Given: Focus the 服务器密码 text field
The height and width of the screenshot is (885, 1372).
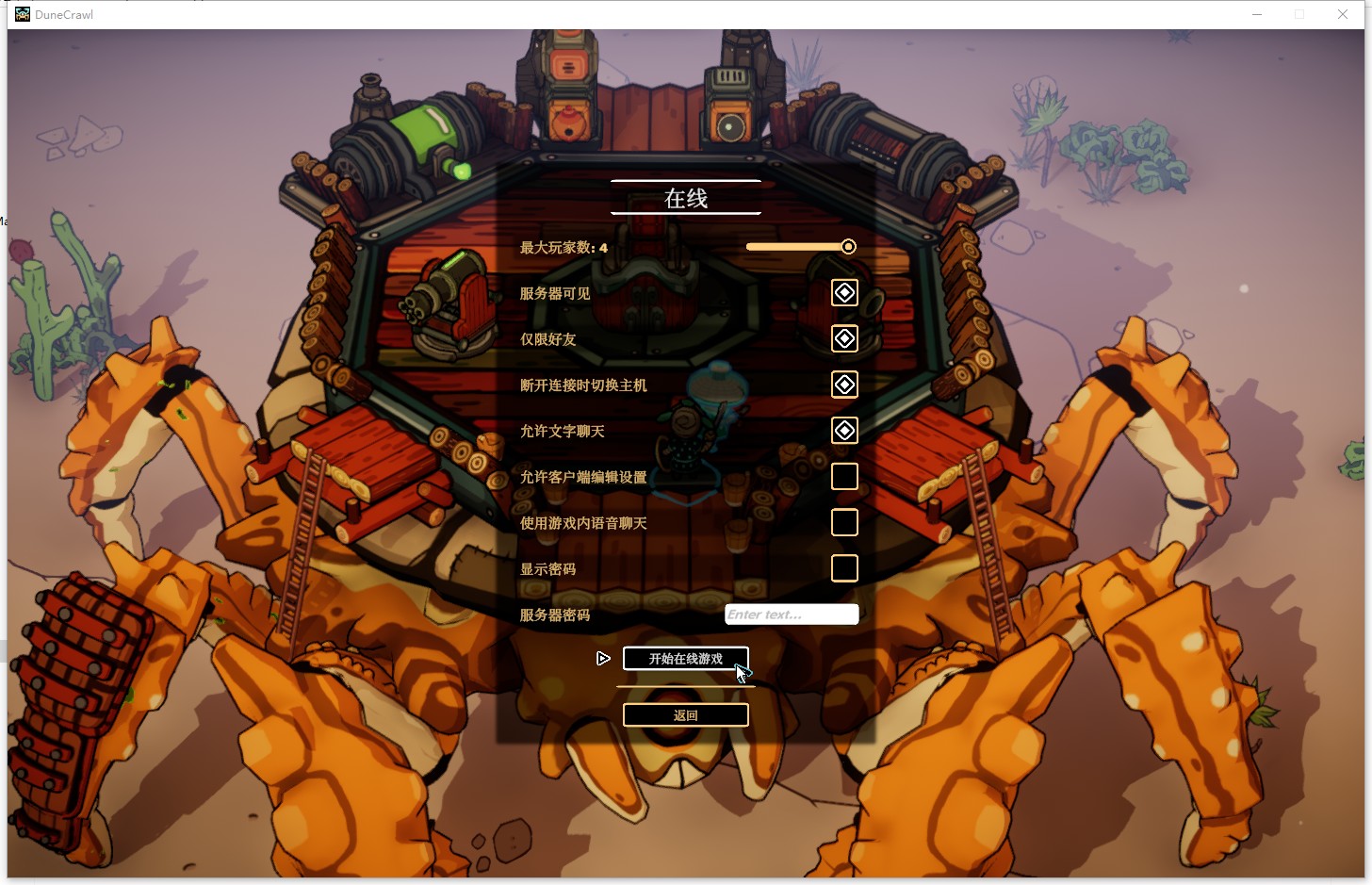Looking at the screenshot, I should [x=792, y=615].
